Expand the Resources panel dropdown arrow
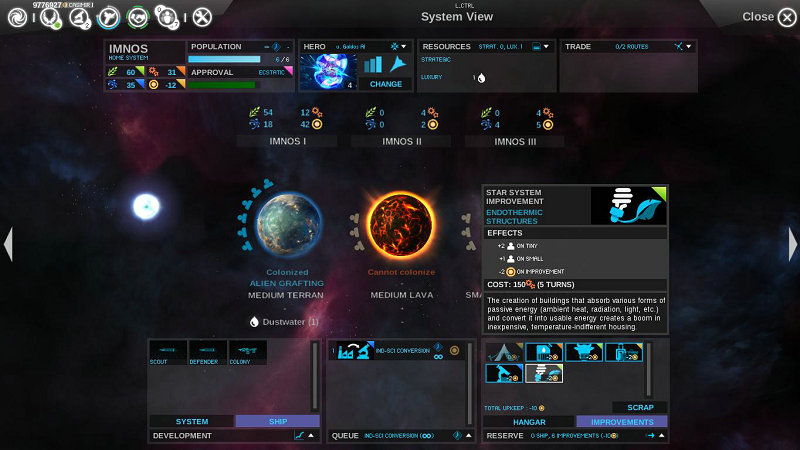 [548, 47]
